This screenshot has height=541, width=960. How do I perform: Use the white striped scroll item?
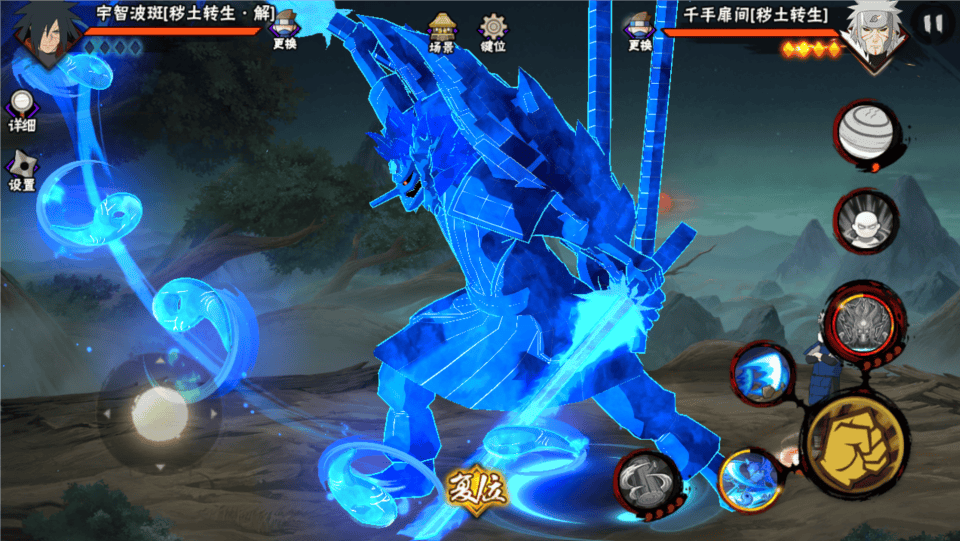[x=864, y=130]
